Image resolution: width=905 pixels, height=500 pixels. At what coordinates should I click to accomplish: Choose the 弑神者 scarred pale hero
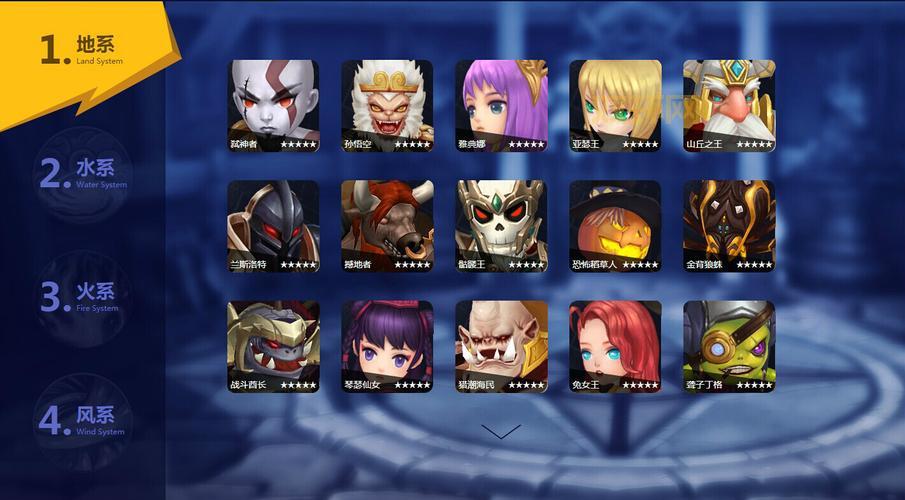[273, 105]
